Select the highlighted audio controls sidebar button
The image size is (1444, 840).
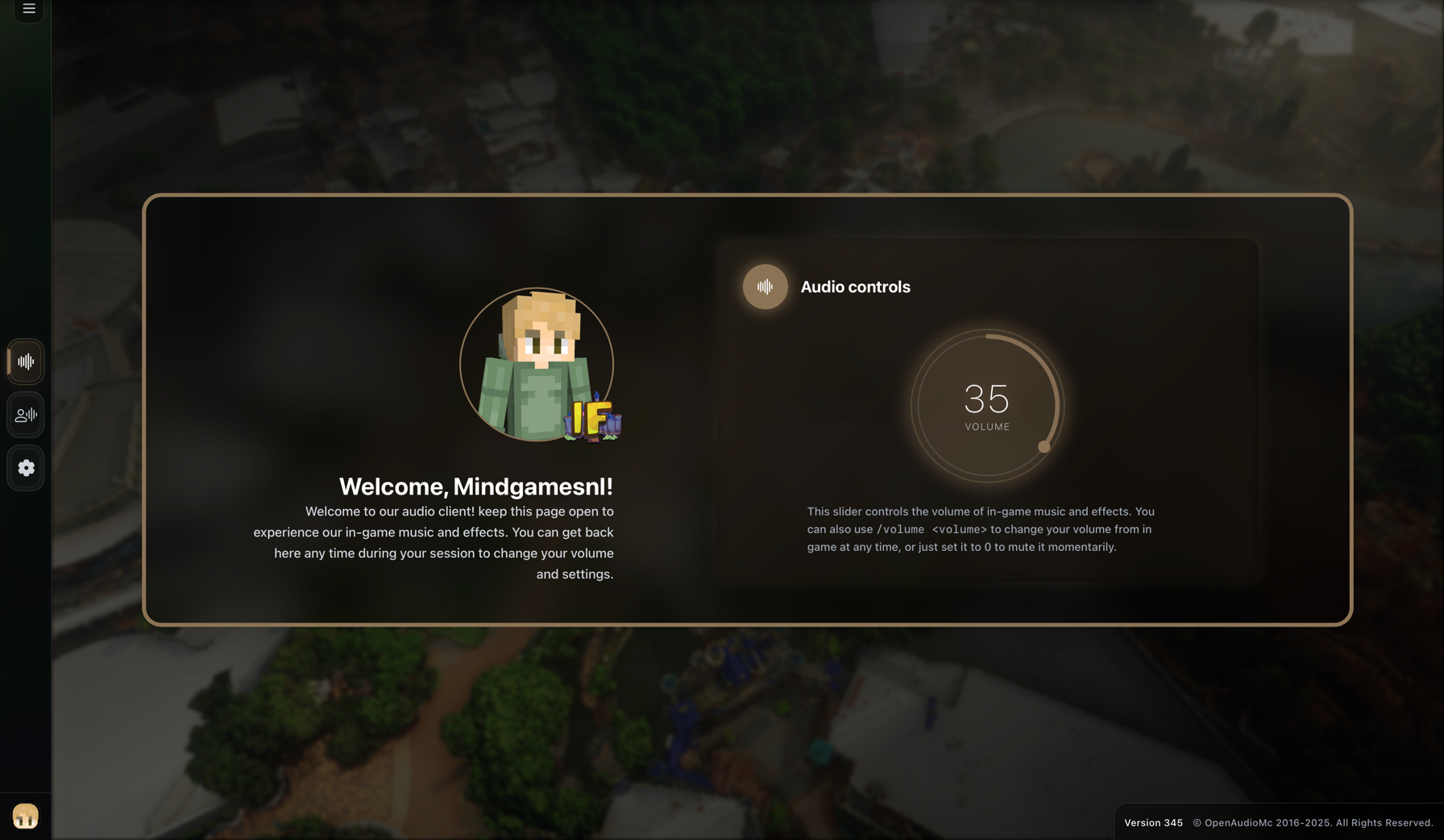tap(25, 362)
